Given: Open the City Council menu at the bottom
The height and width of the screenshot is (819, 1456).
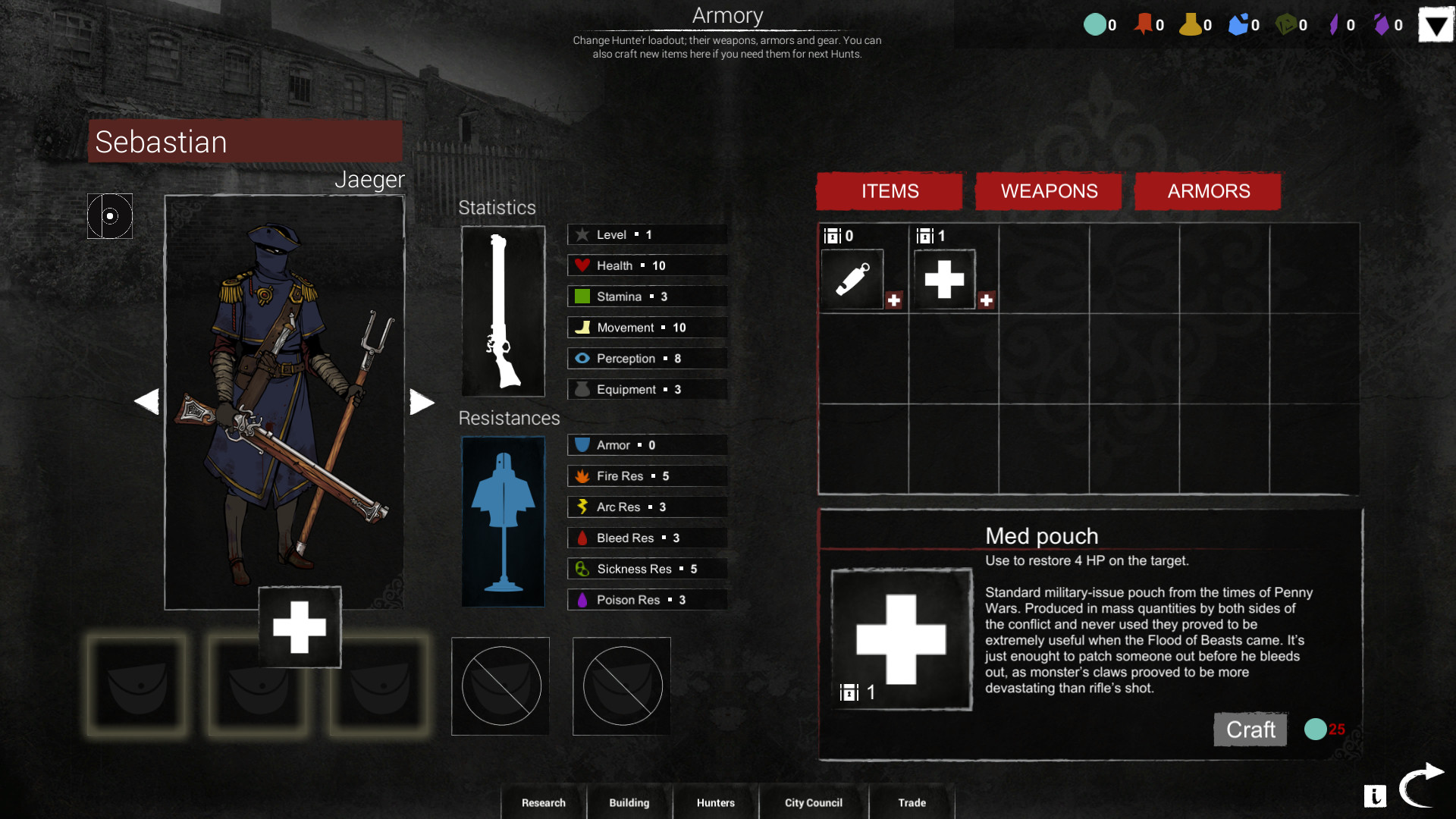Looking at the screenshot, I should click(x=813, y=802).
